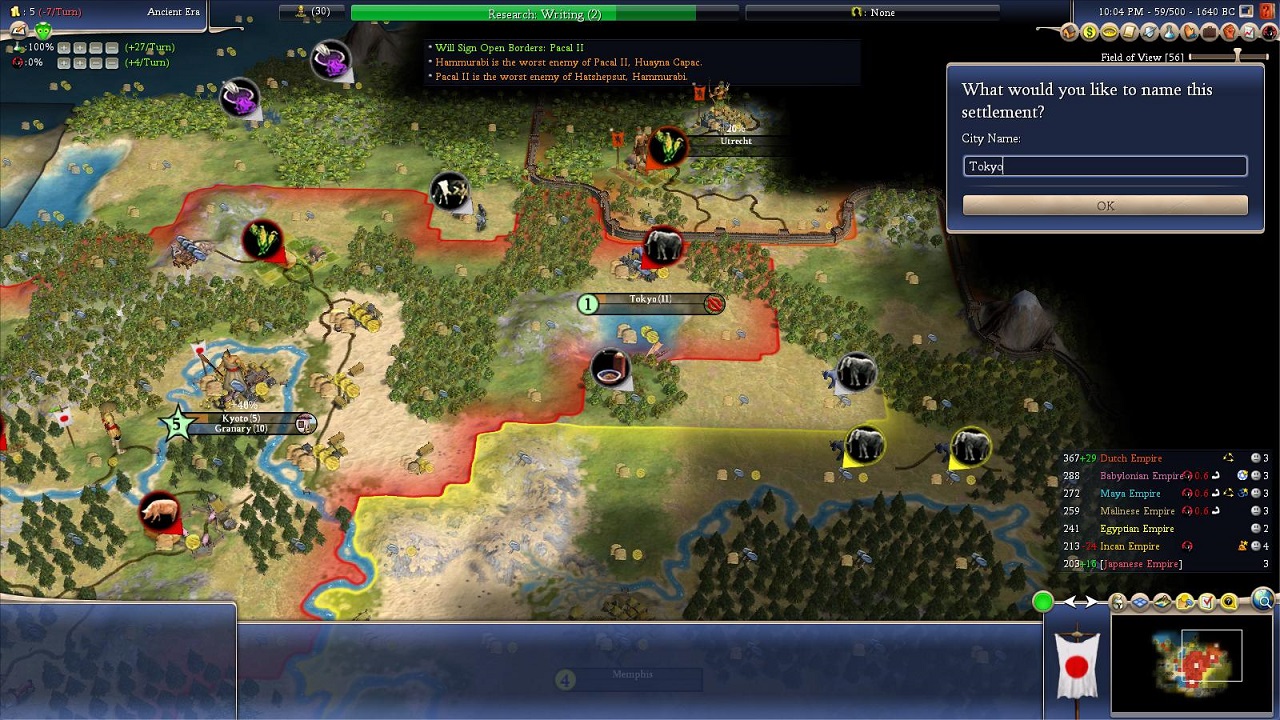Open the finance advisor dollar icon
Viewport: 1280px width, 720px height.
pos(1089,32)
